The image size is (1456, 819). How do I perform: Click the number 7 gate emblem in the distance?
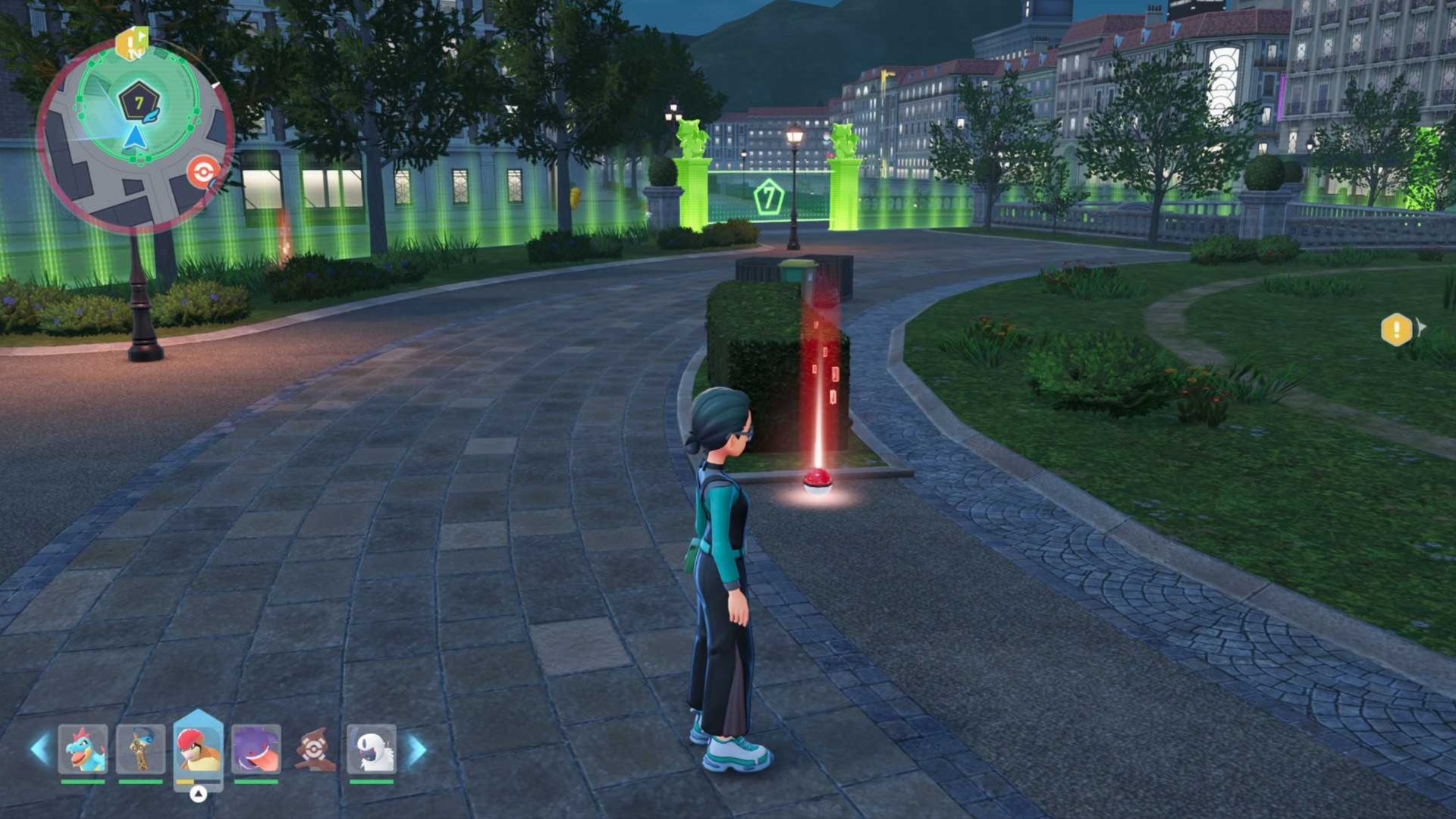[x=768, y=199]
